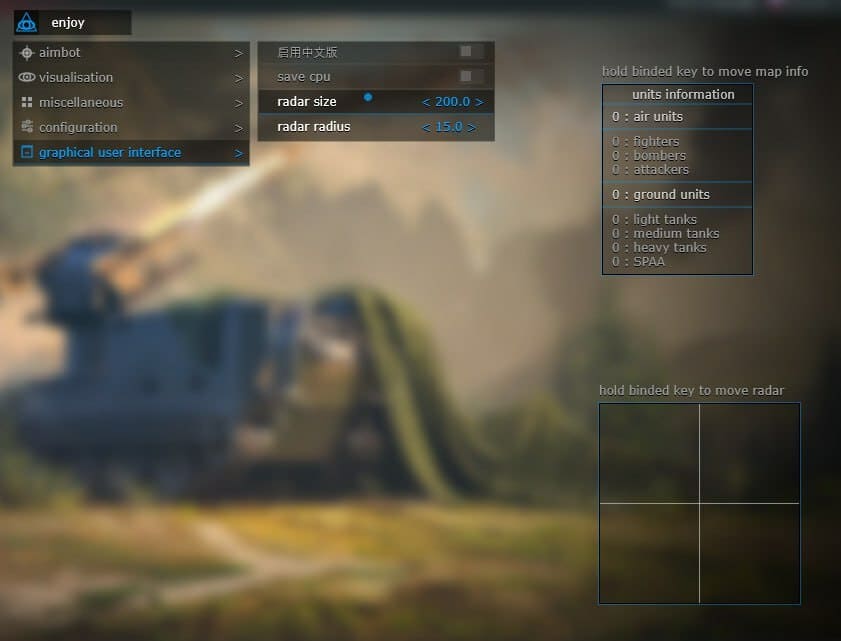Increase radar radius with right arrow
Image resolution: width=841 pixels, height=641 pixels.
click(473, 127)
